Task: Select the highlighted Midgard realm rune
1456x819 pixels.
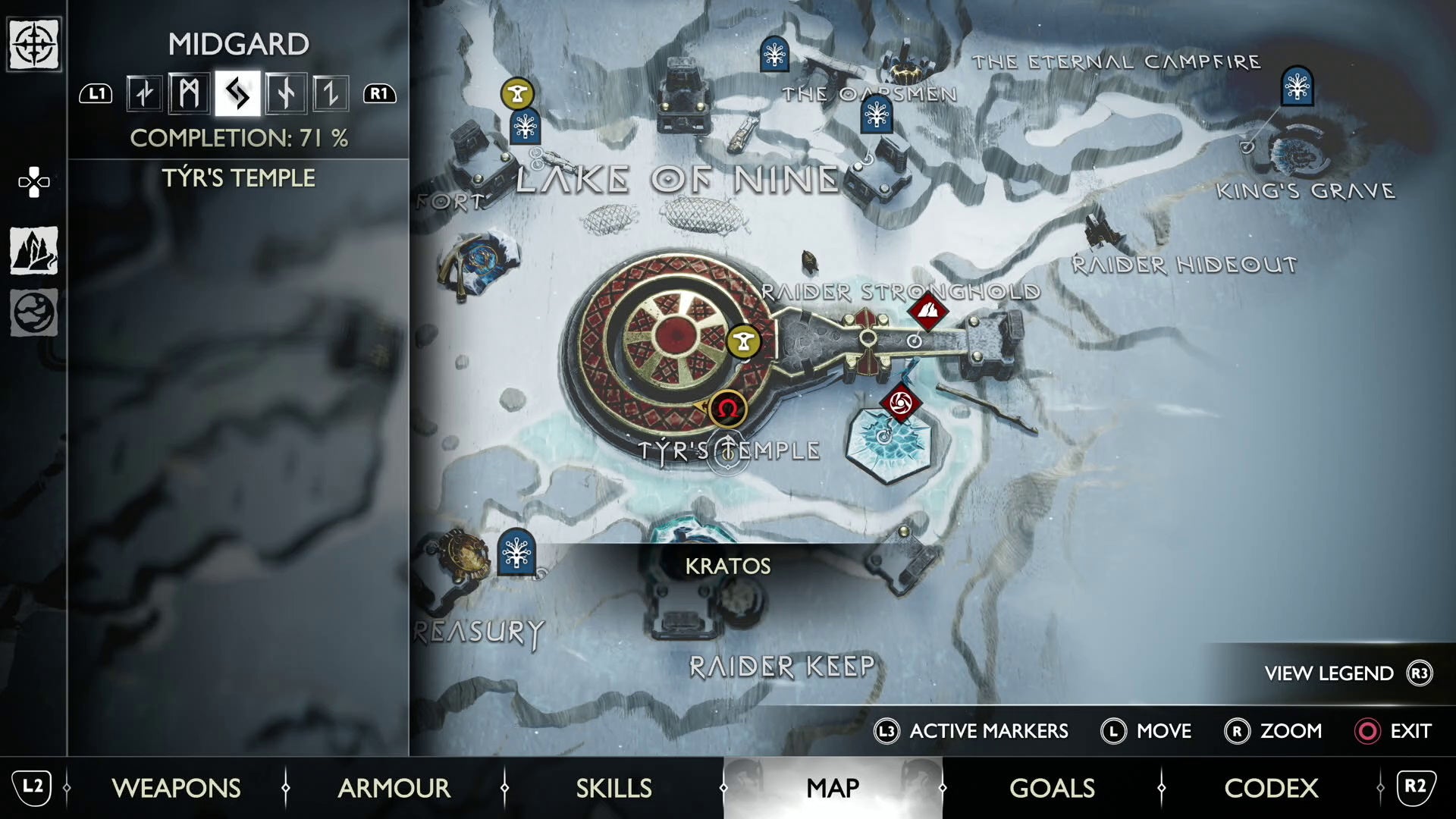Action: pyautogui.click(x=237, y=93)
